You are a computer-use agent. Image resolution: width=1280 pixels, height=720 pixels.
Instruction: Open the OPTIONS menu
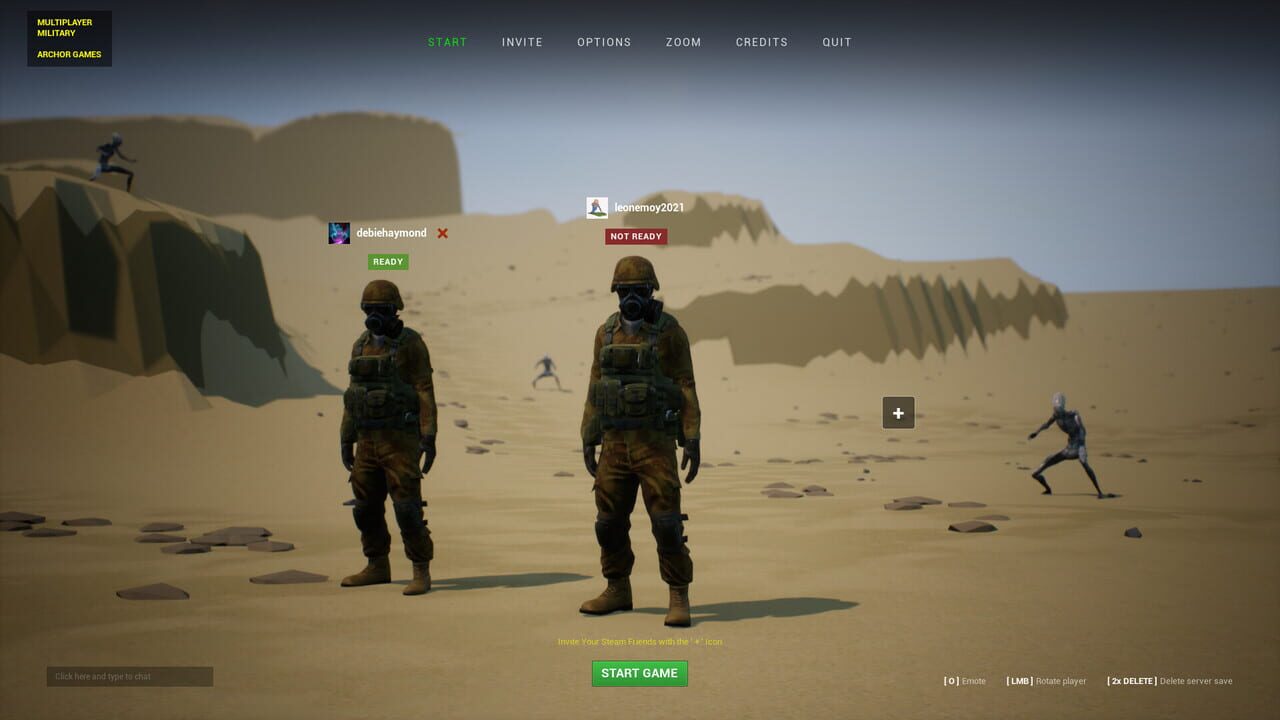point(604,42)
